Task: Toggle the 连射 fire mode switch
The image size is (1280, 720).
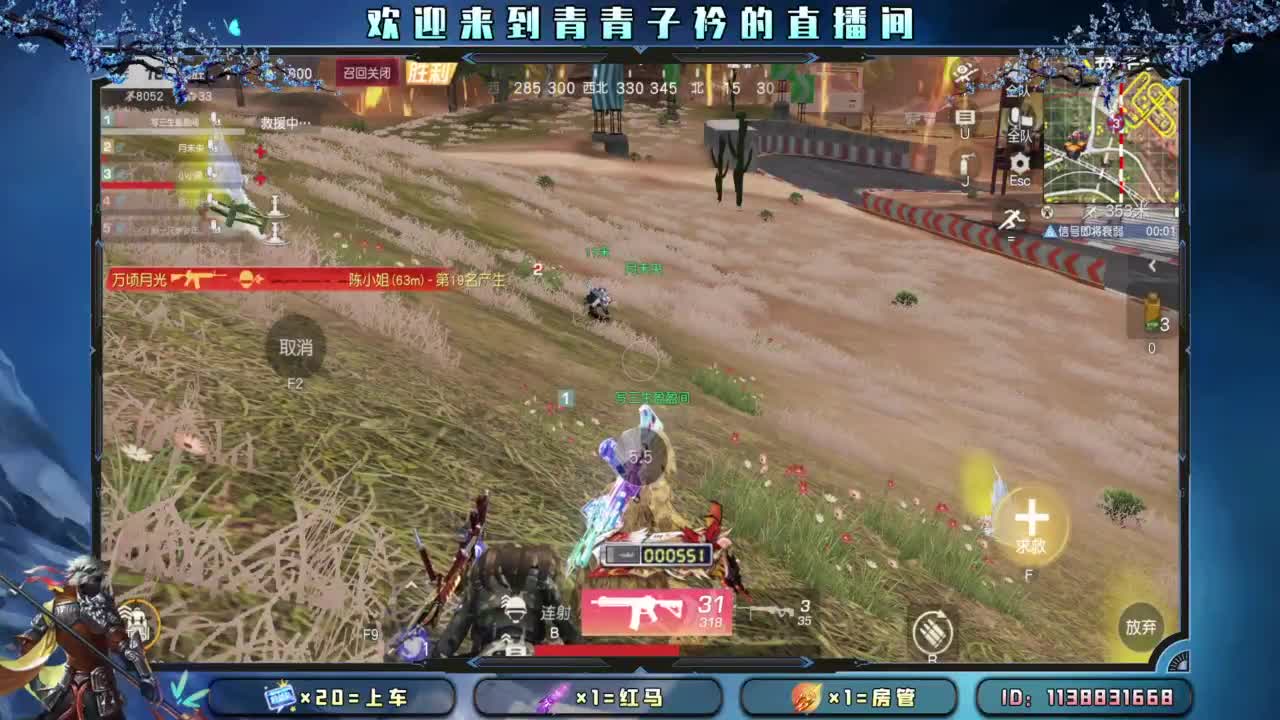Action: [x=555, y=615]
